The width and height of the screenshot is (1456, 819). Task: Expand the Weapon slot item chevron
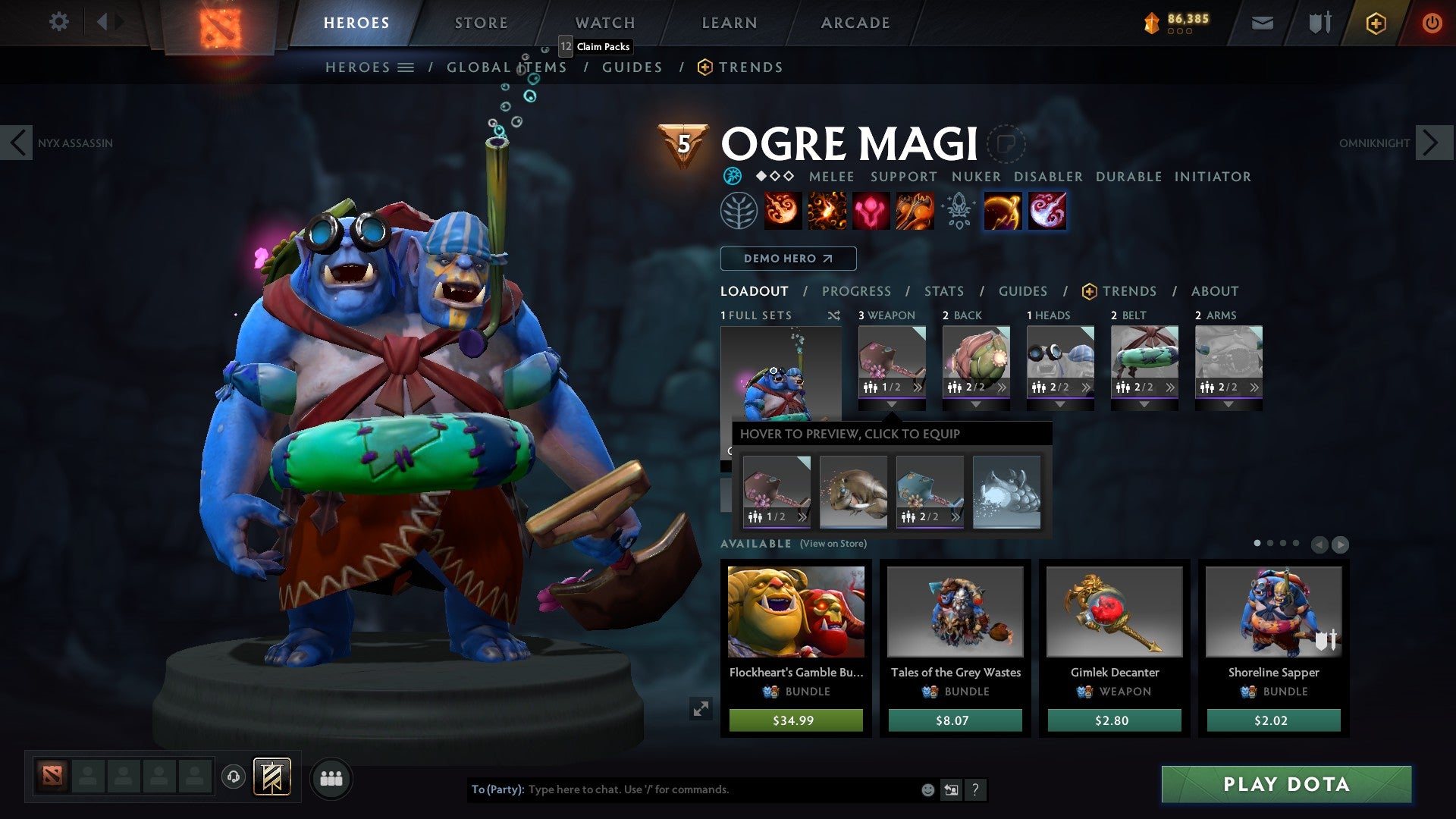point(917,388)
